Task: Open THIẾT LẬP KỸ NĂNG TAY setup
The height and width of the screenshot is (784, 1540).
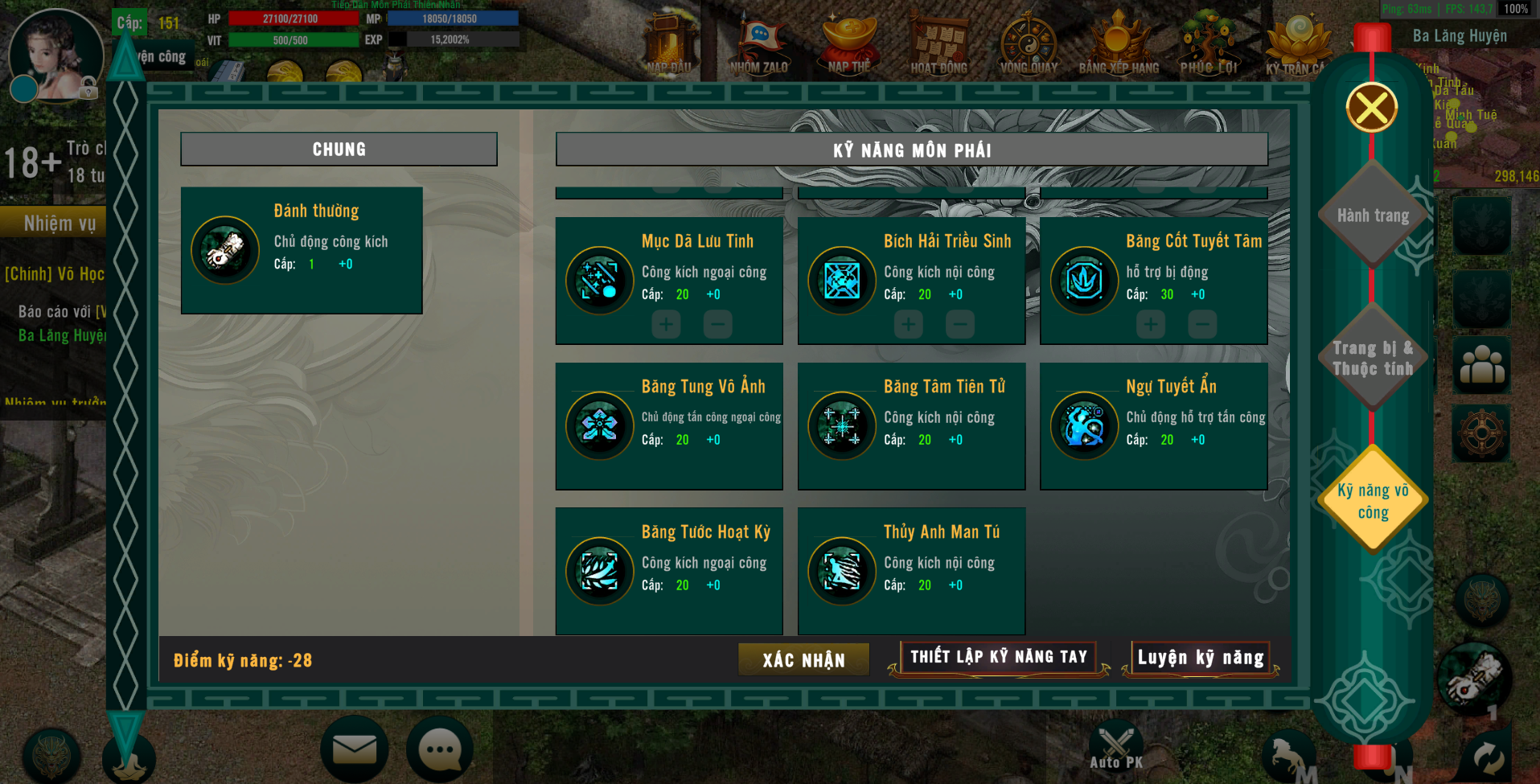Action: click(998, 658)
